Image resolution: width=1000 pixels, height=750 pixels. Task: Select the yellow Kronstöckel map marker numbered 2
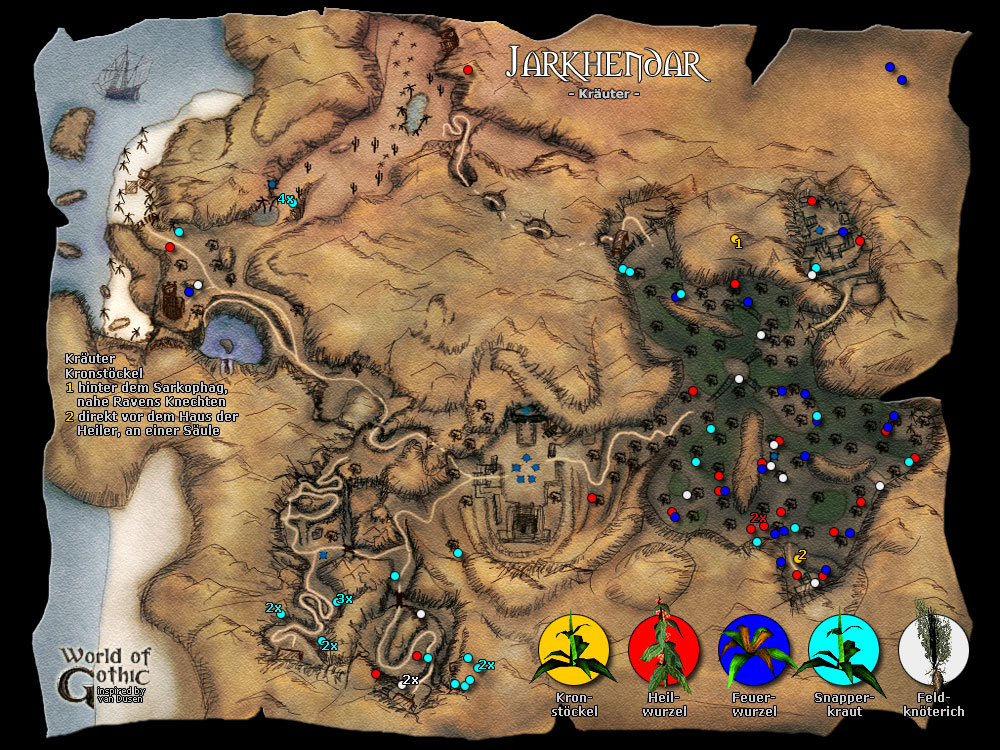tap(797, 557)
